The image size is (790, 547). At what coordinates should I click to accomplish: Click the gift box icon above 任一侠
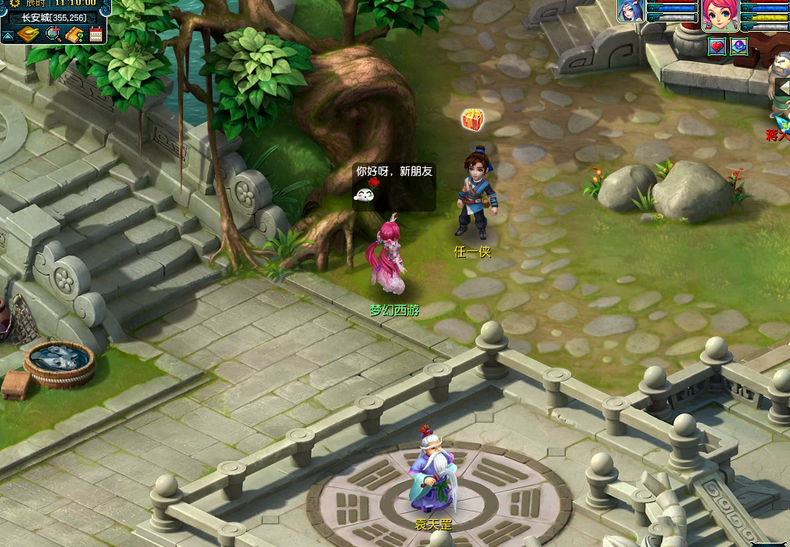point(472,120)
